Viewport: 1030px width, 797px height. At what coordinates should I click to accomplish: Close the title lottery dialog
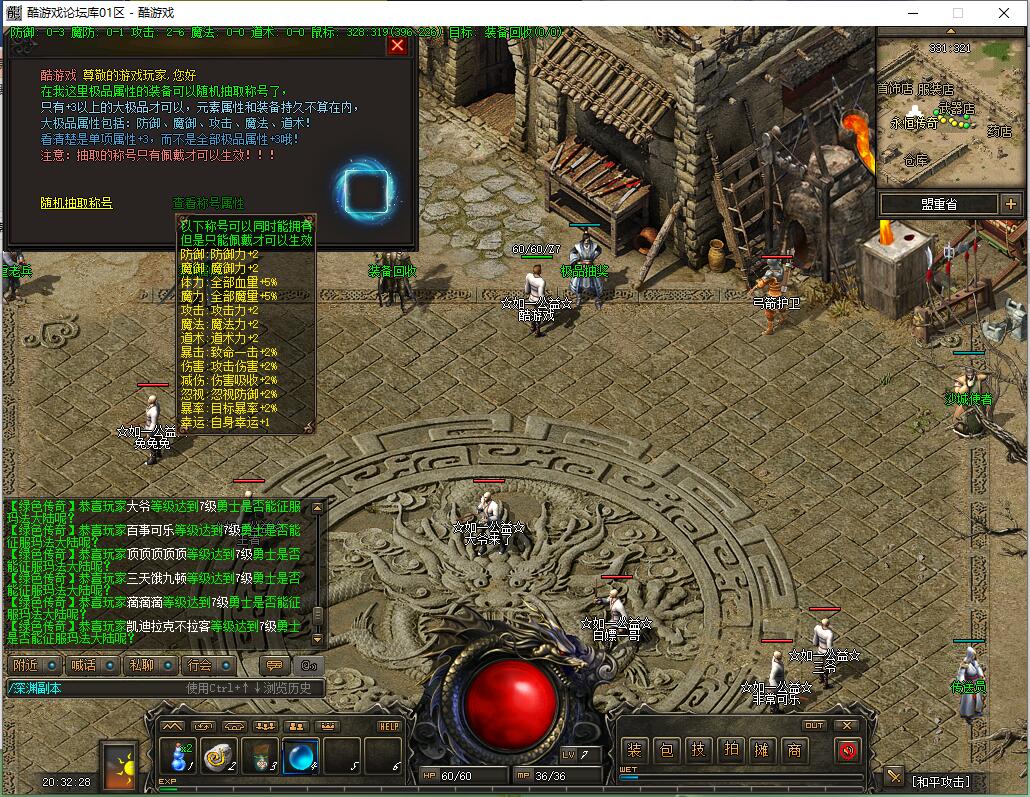click(397, 45)
